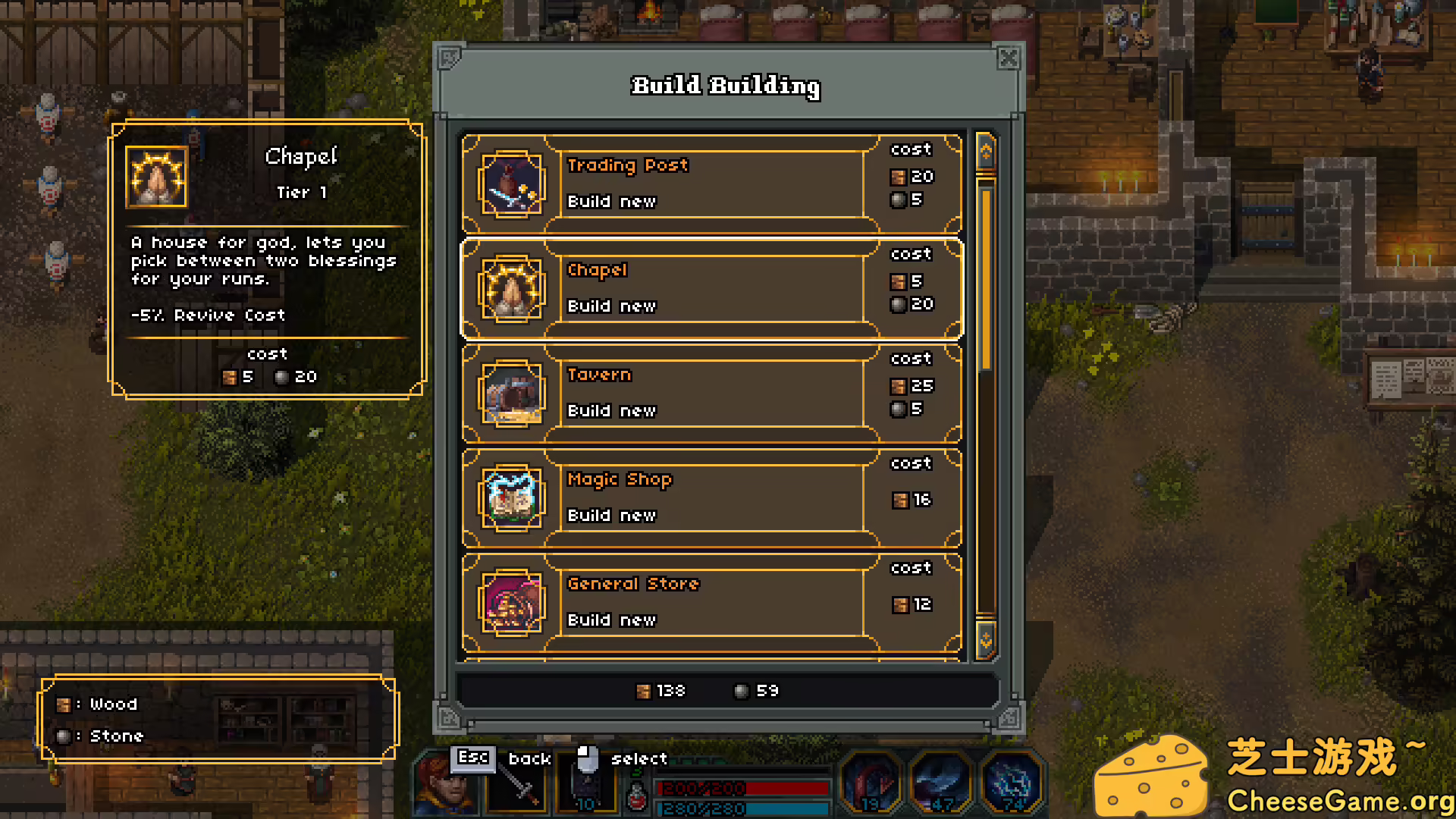Click the Esc back button
Viewport: 1456px width, 819px height.
(x=472, y=758)
